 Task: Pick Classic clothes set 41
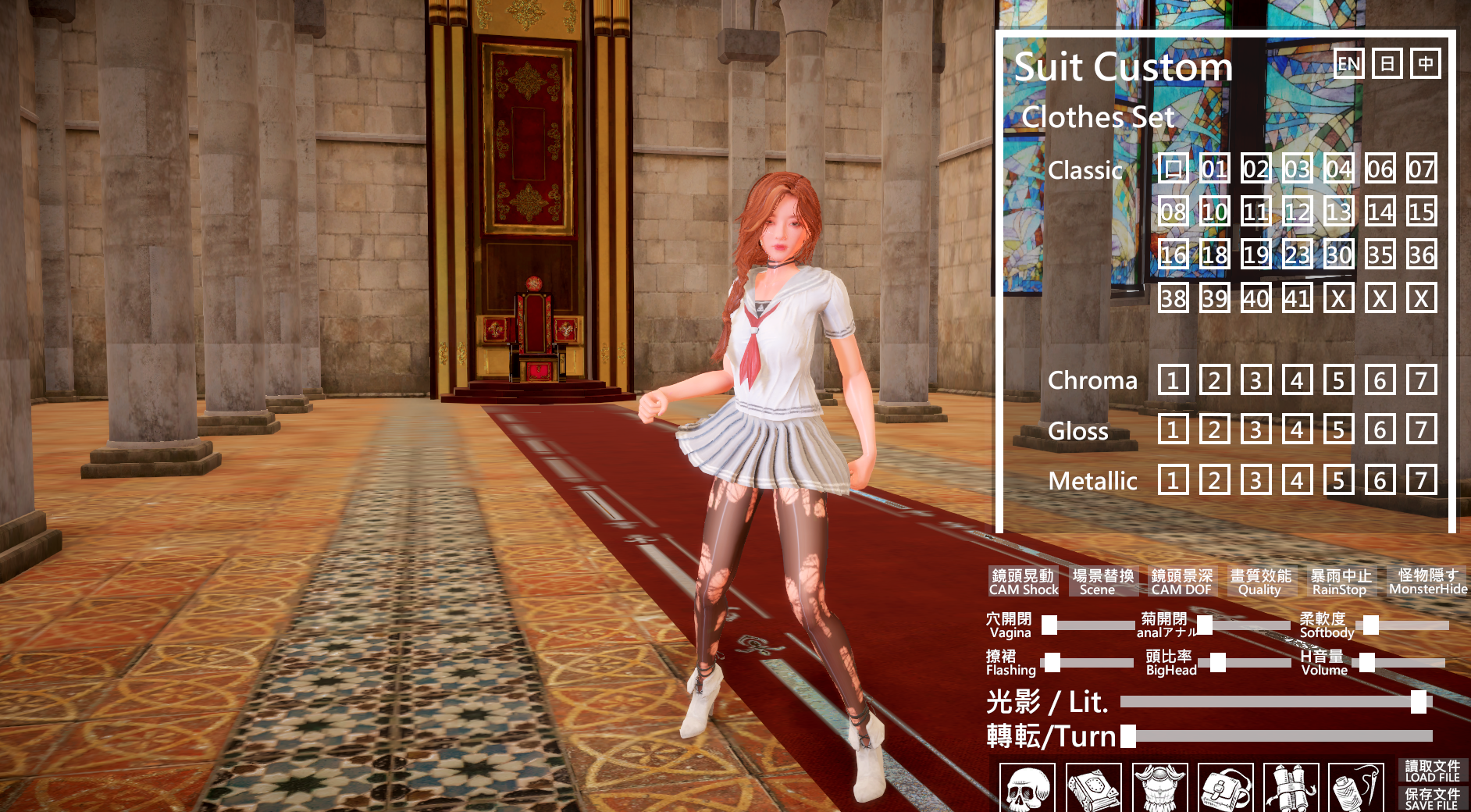[x=1297, y=297]
